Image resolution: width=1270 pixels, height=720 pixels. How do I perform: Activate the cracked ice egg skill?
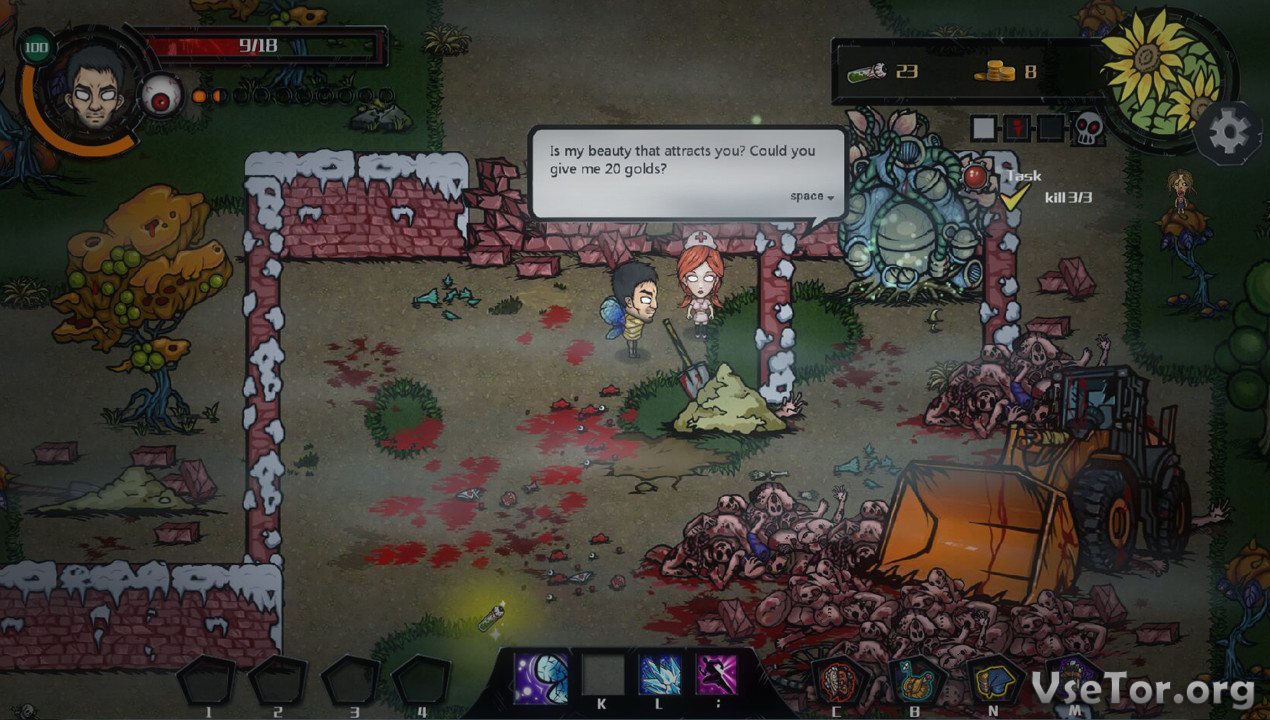542,676
